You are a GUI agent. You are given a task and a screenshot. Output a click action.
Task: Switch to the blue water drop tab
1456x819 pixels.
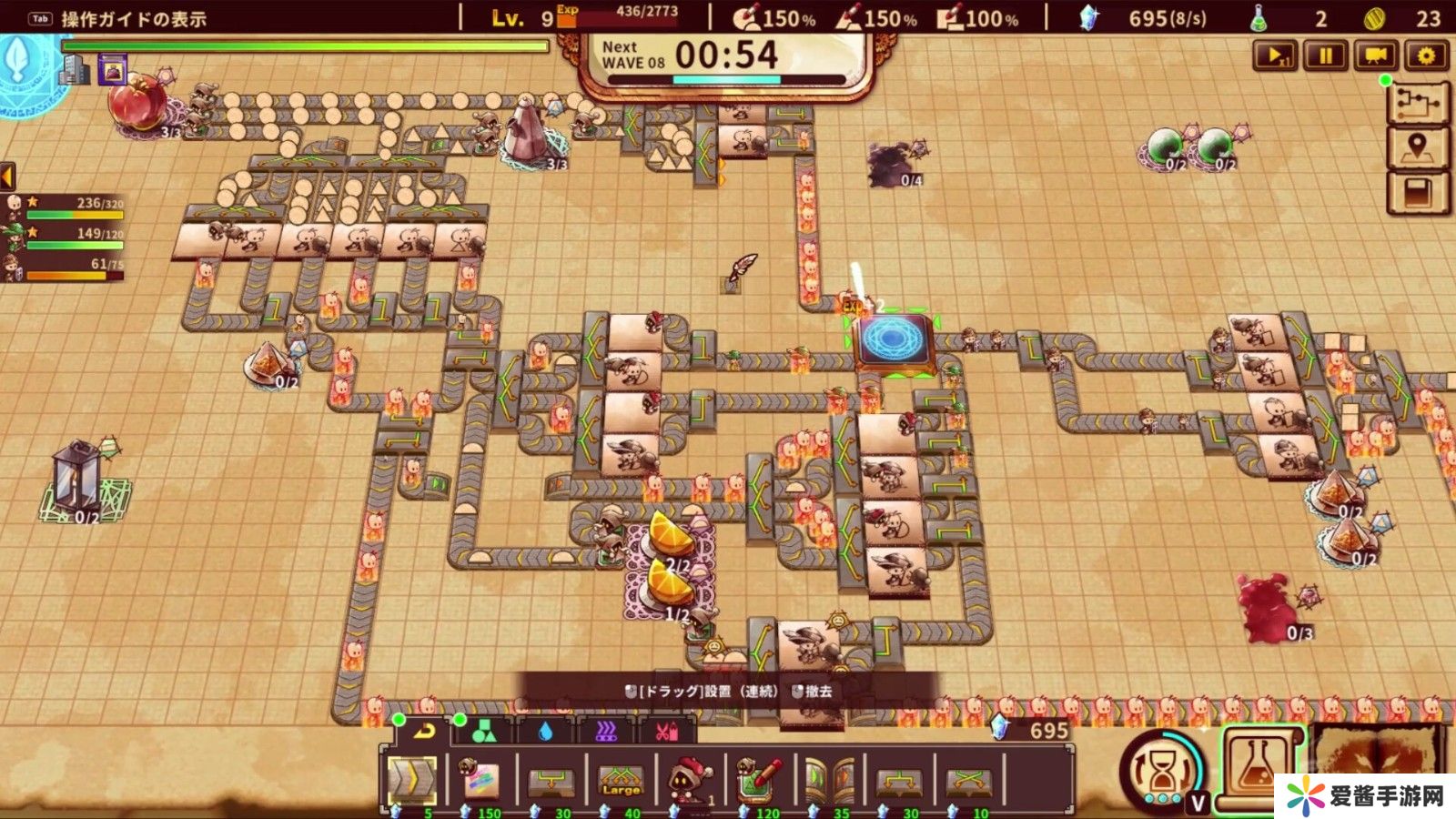[545, 731]
